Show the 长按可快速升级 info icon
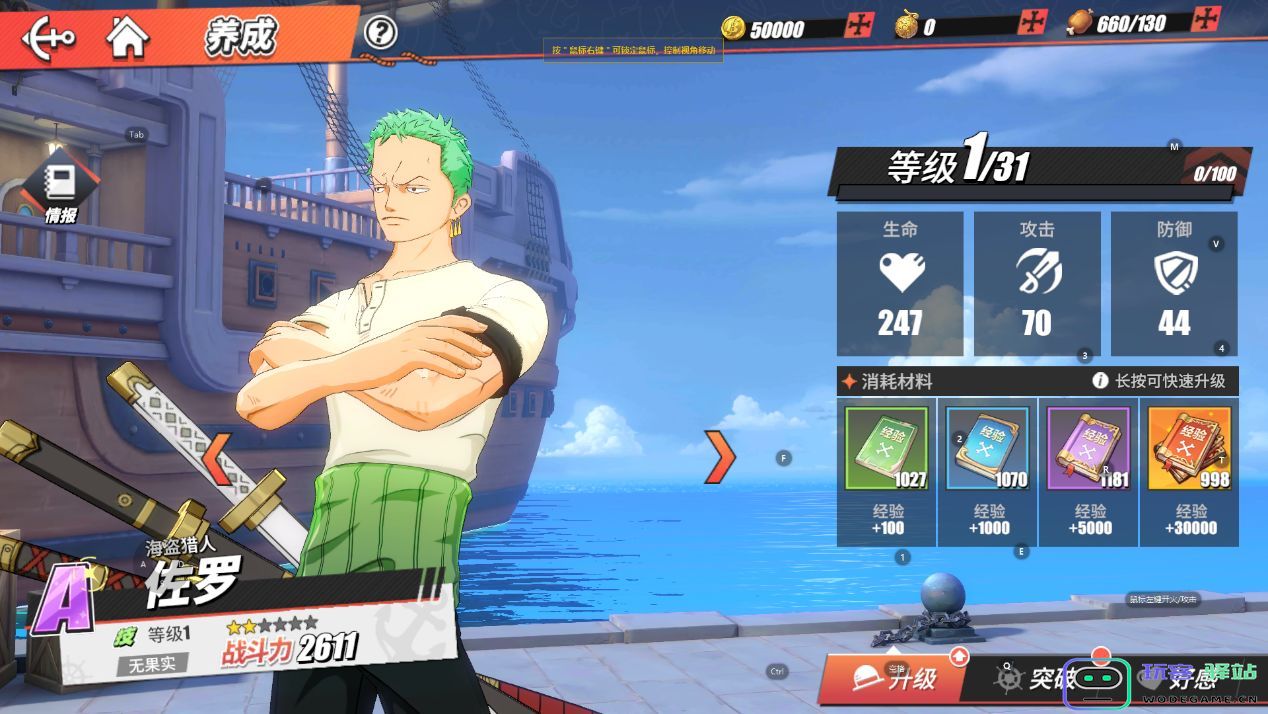Screen dimensions: 1268x714 [1100, 381]
